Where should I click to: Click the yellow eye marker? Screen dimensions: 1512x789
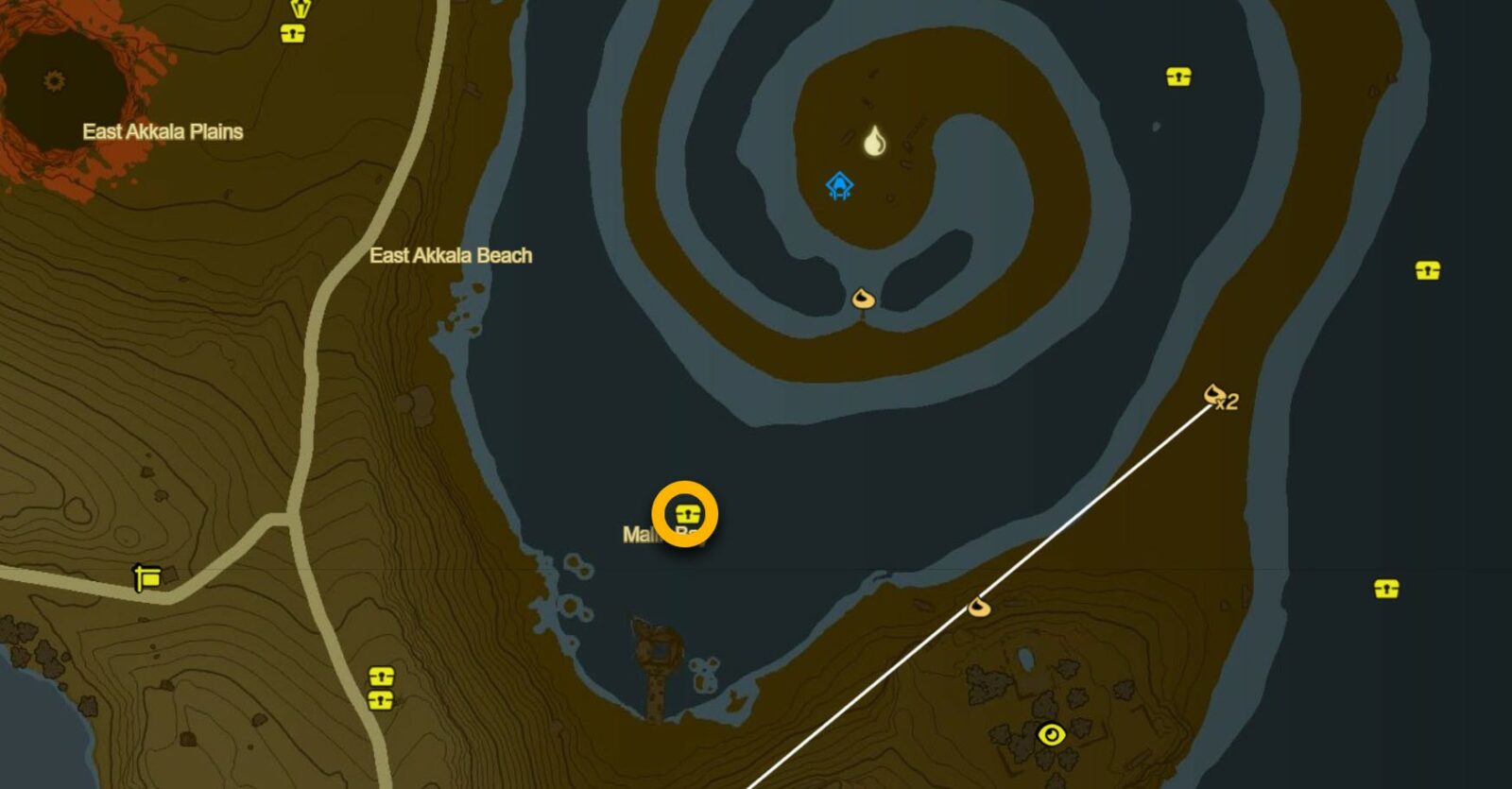tap(1051, 734)
